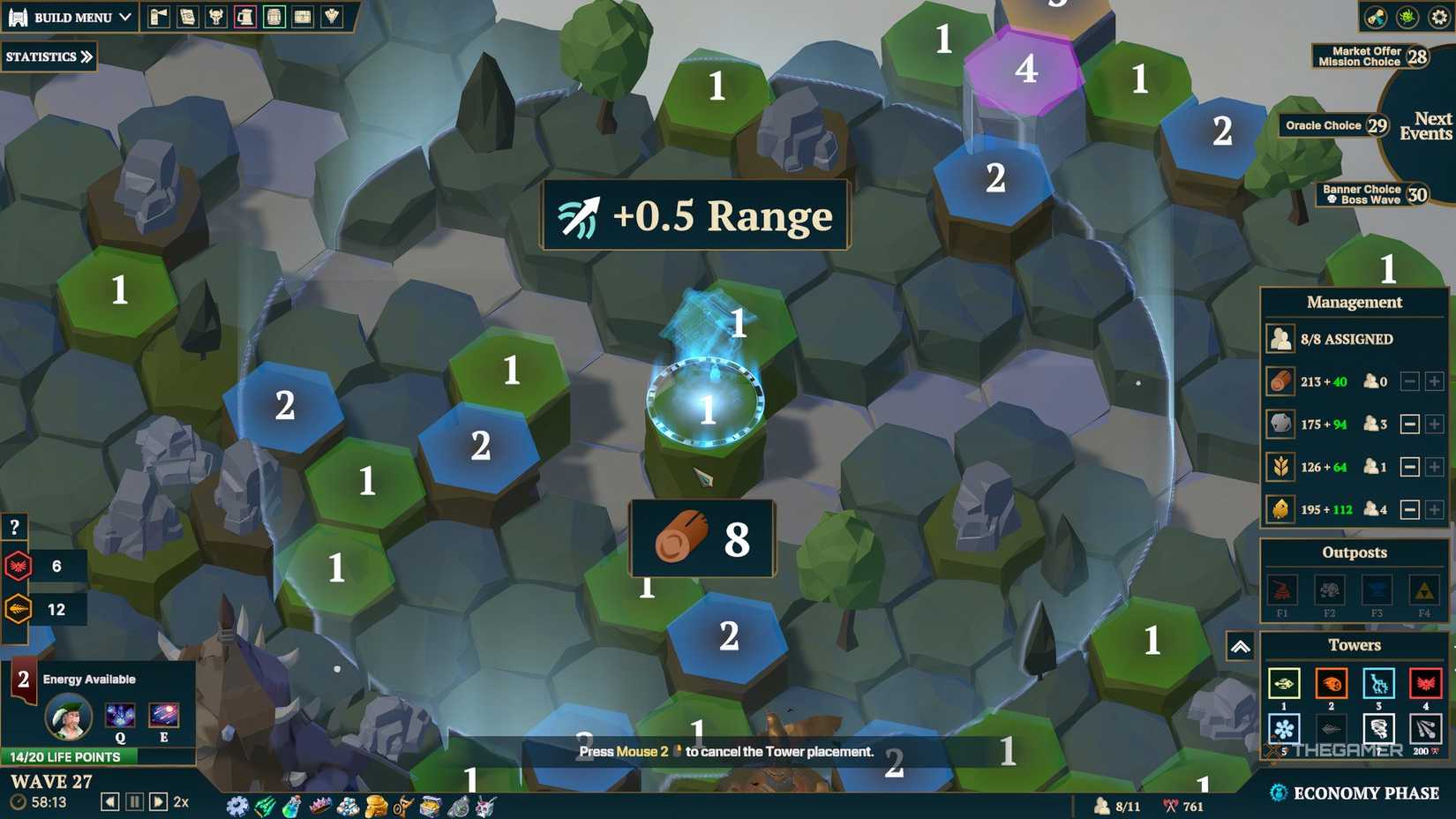Open the Build Menu dropdown

point(71,16)
